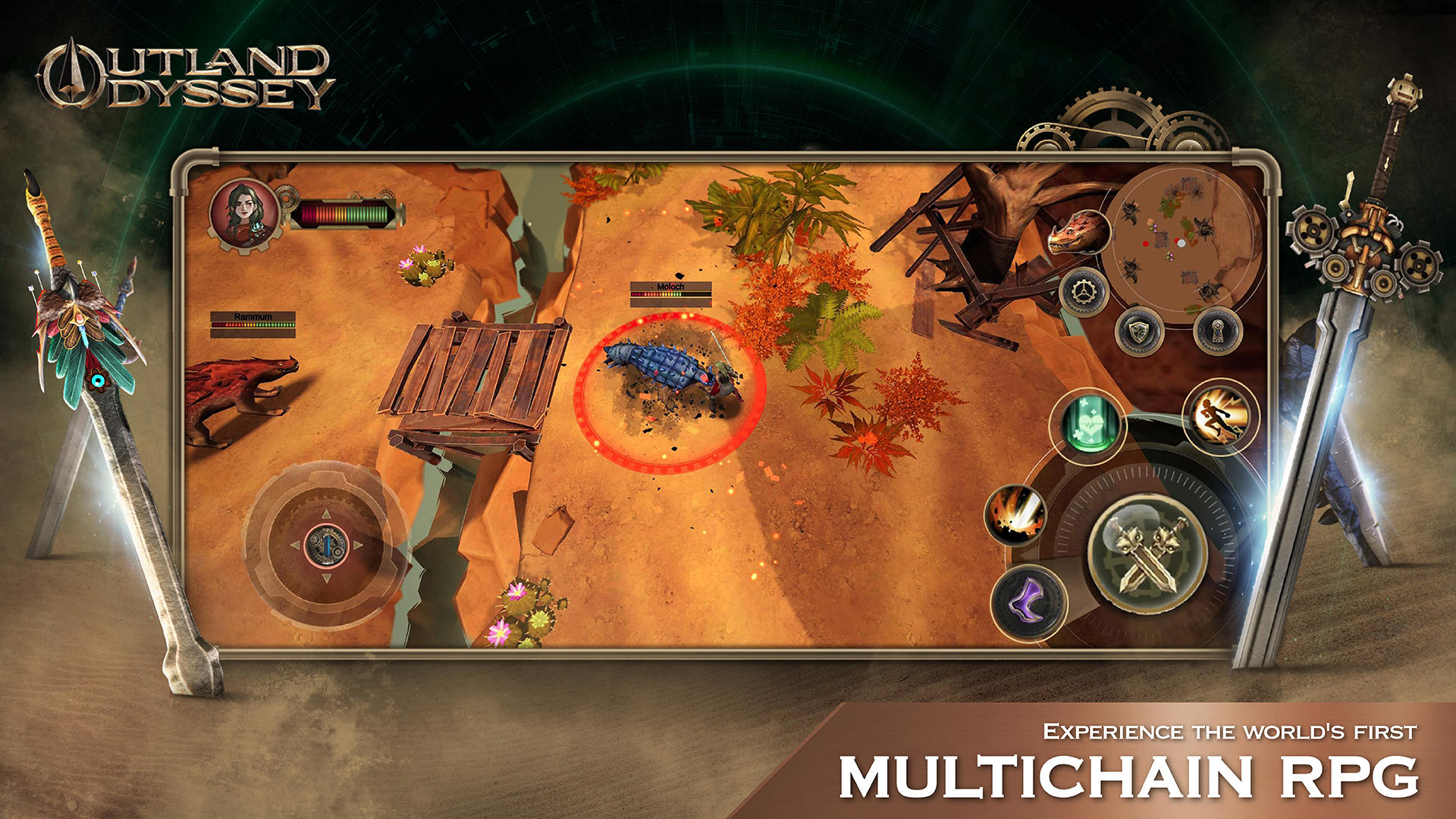
Task: Click Moloch's name plate
Action: click(670, 286)
